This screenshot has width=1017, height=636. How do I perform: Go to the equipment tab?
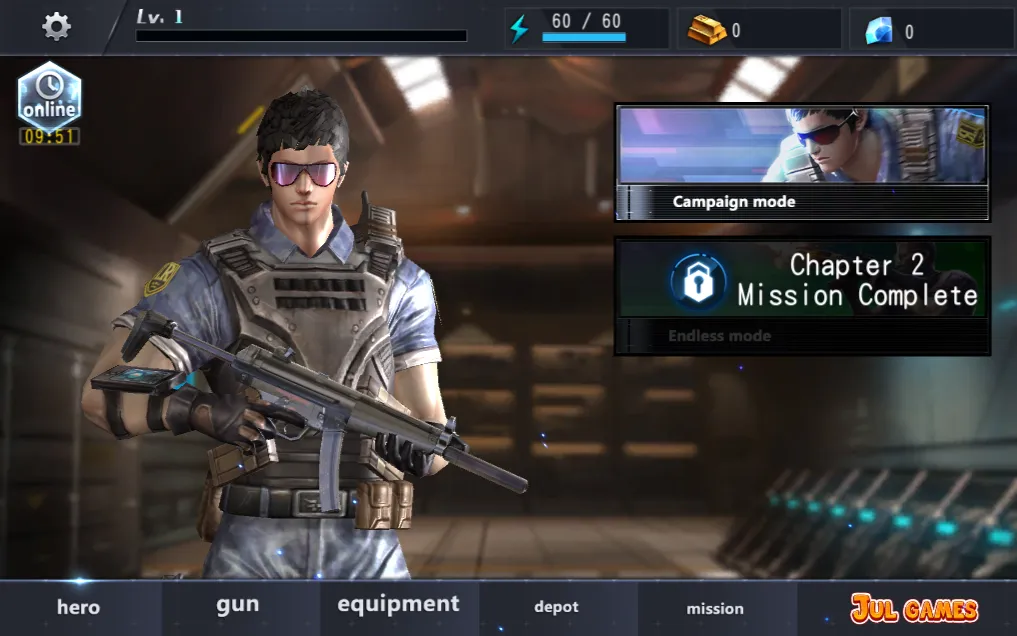[398, 605]
